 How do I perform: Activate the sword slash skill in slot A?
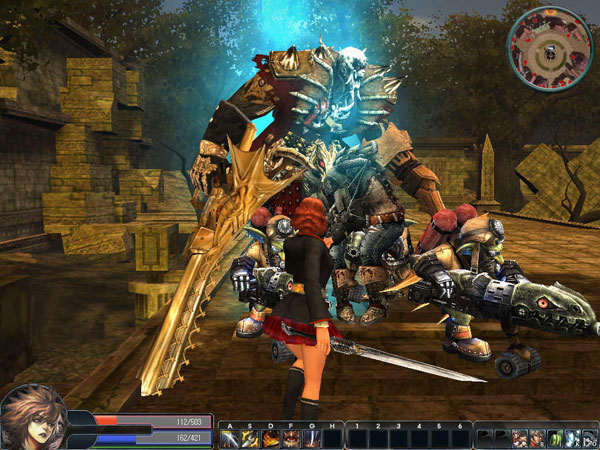229,438
